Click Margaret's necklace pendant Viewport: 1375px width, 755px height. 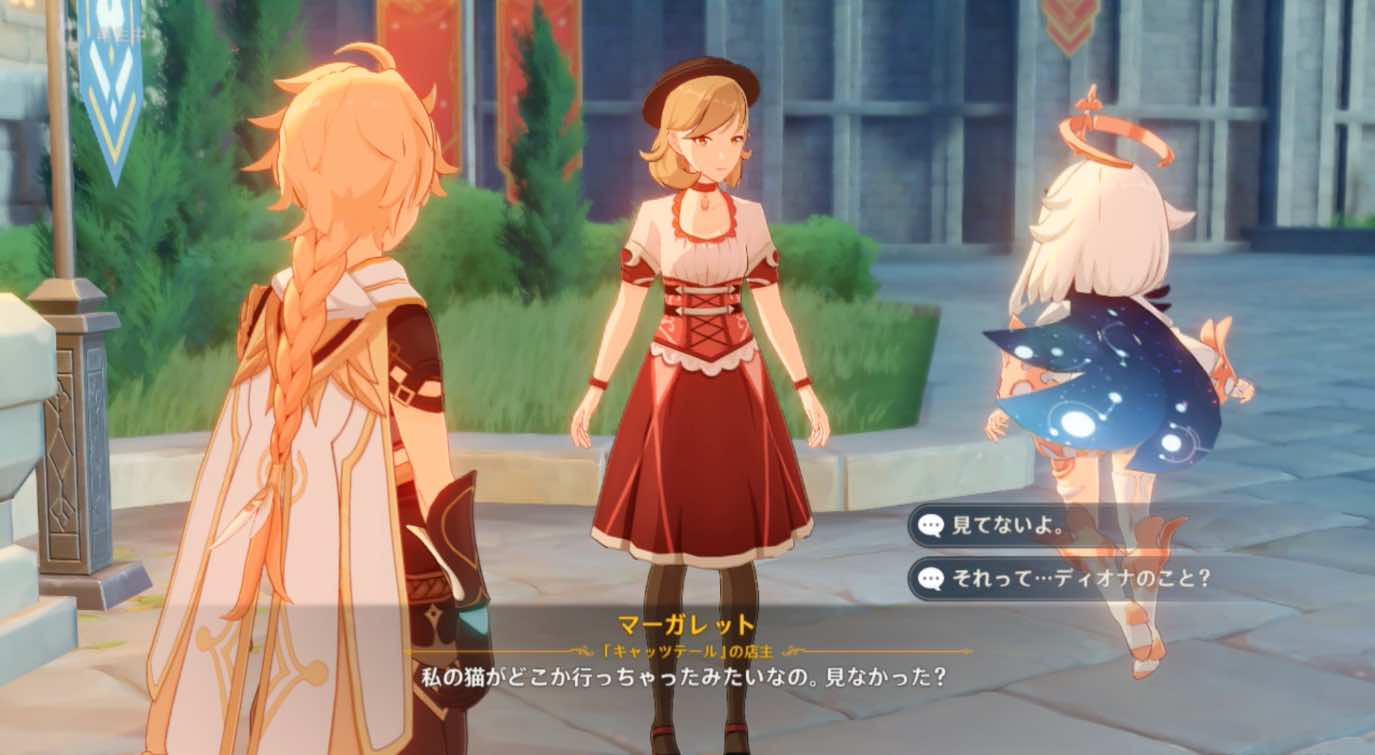[x=705, y=200]
